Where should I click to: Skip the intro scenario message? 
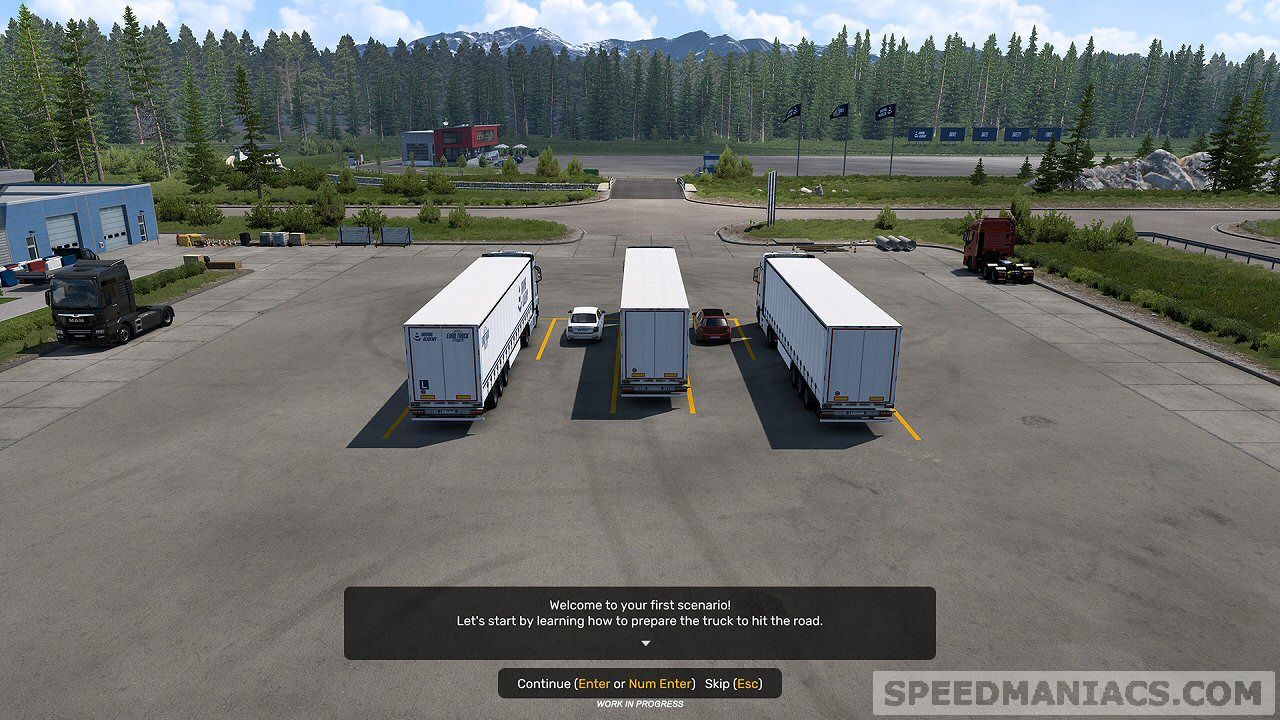tap(733, 684)
